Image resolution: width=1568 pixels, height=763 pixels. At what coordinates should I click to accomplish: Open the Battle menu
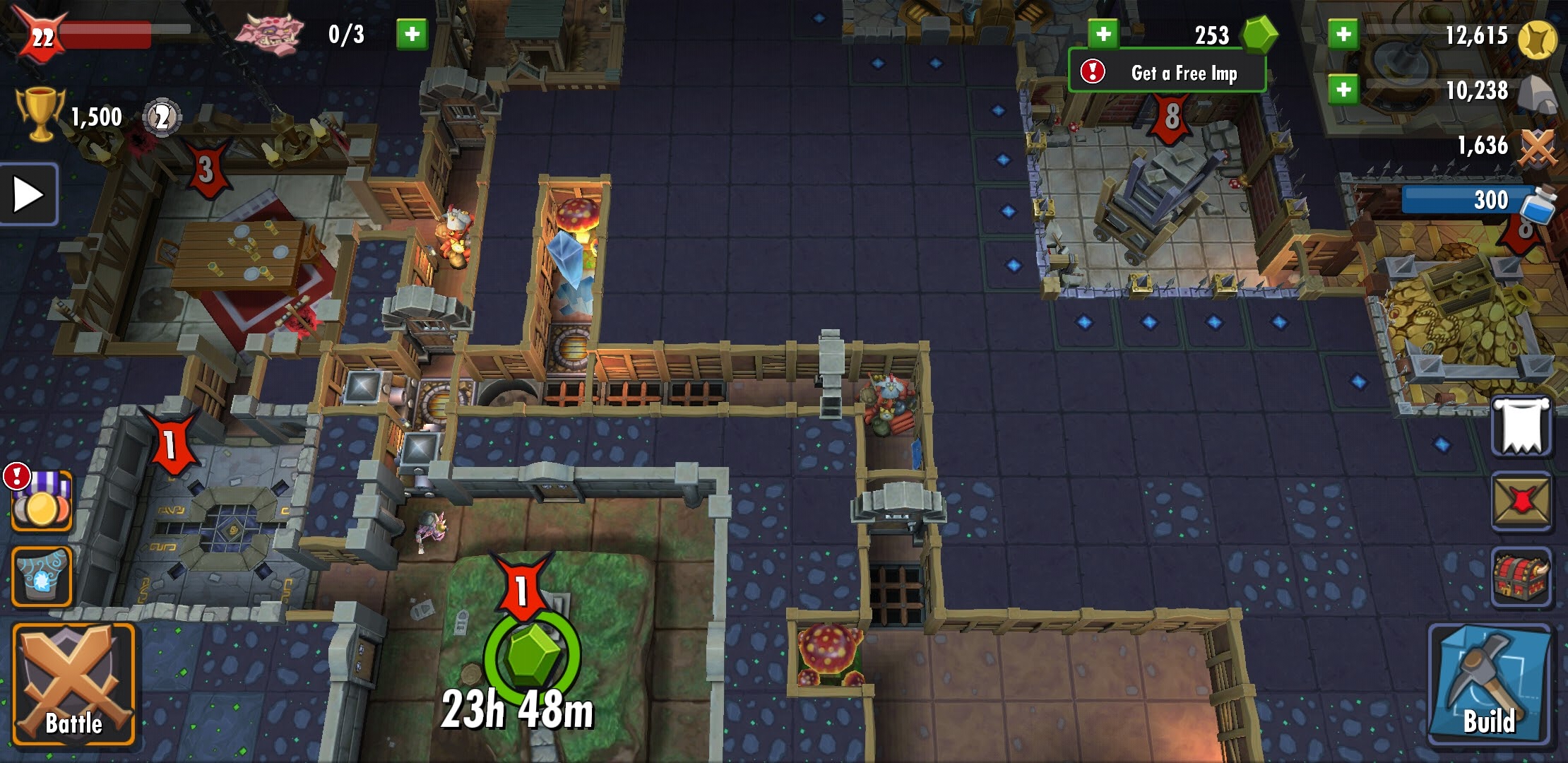click(x=73, y=684)
